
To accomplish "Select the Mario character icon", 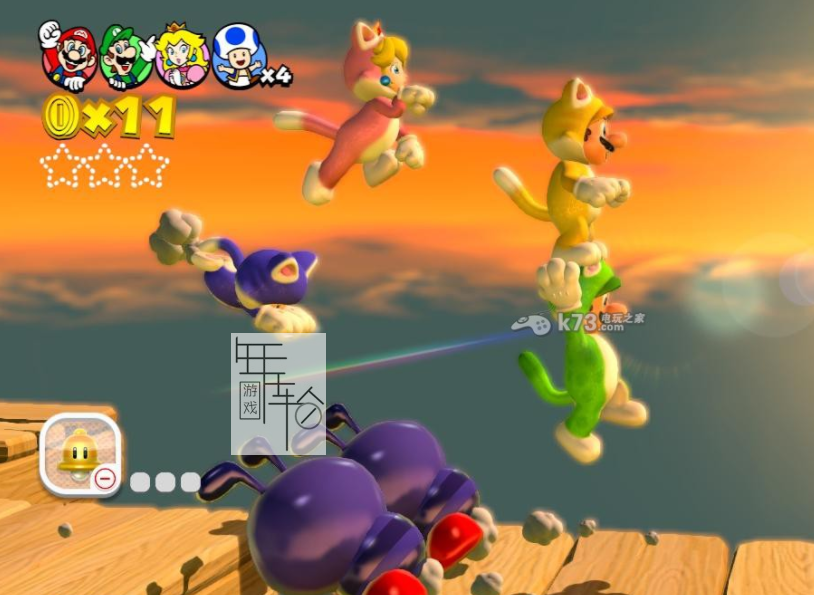I will [68, 58].
